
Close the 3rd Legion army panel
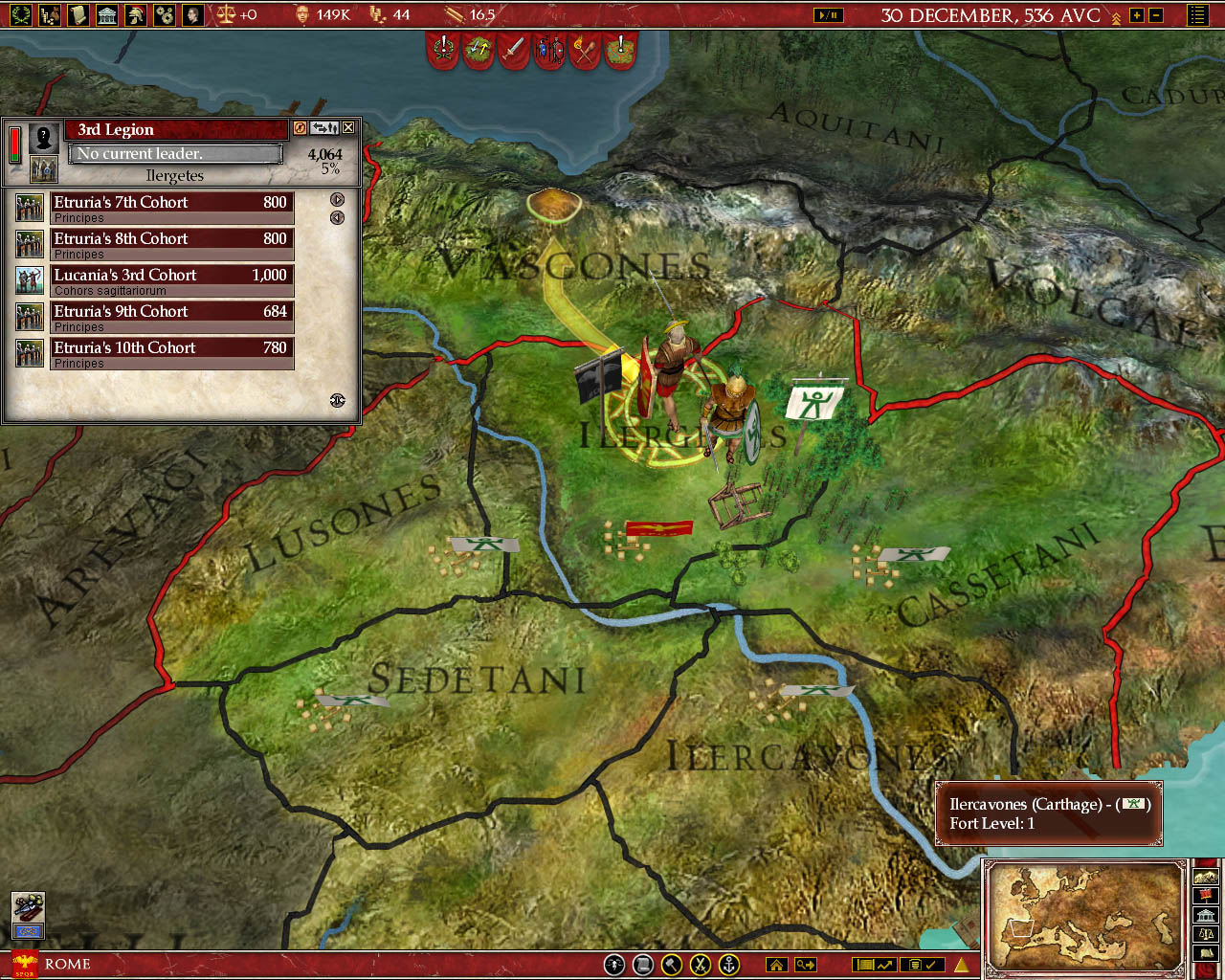click(348, 127)
